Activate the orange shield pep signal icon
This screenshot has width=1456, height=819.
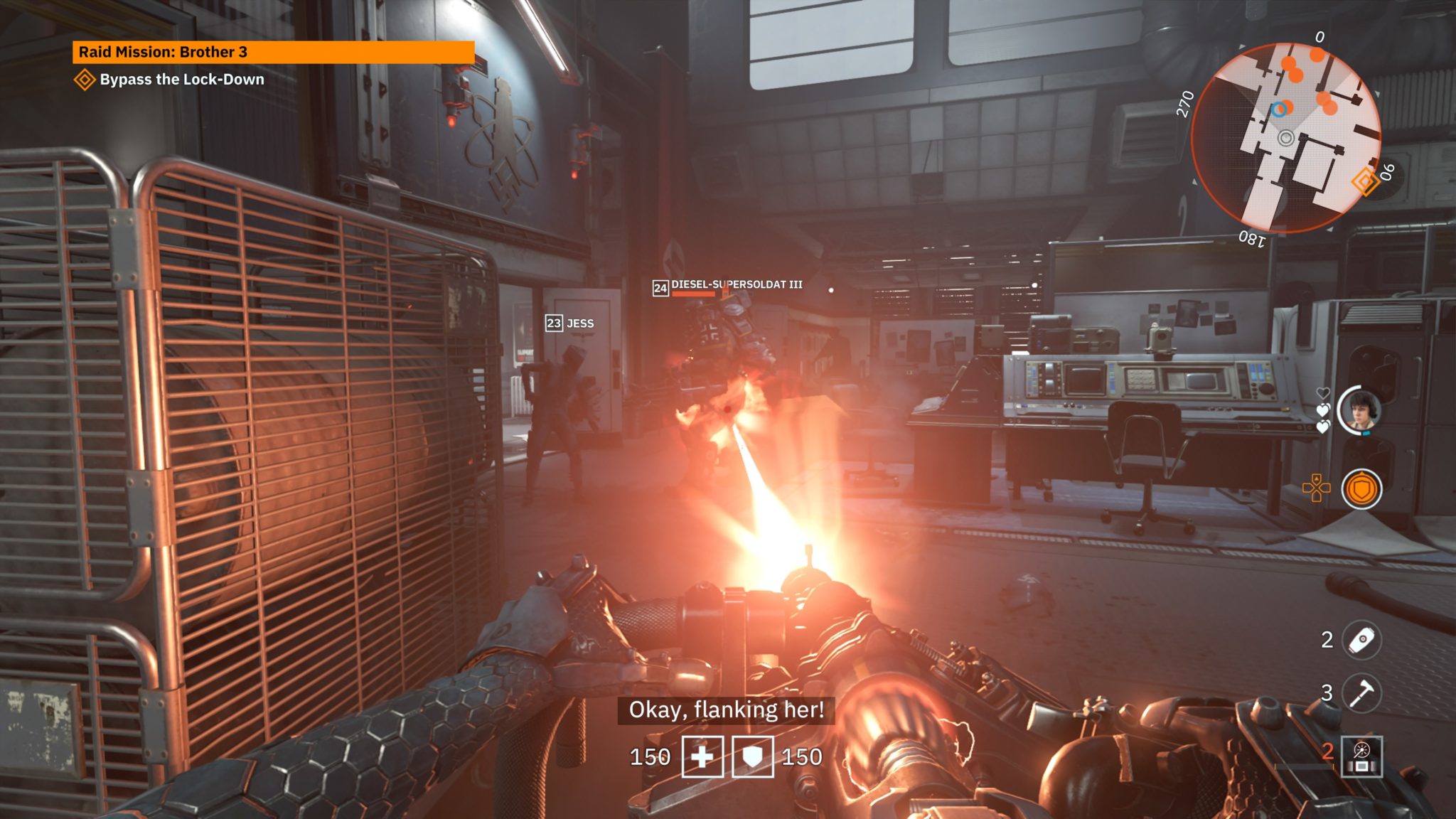[1361, 489]
